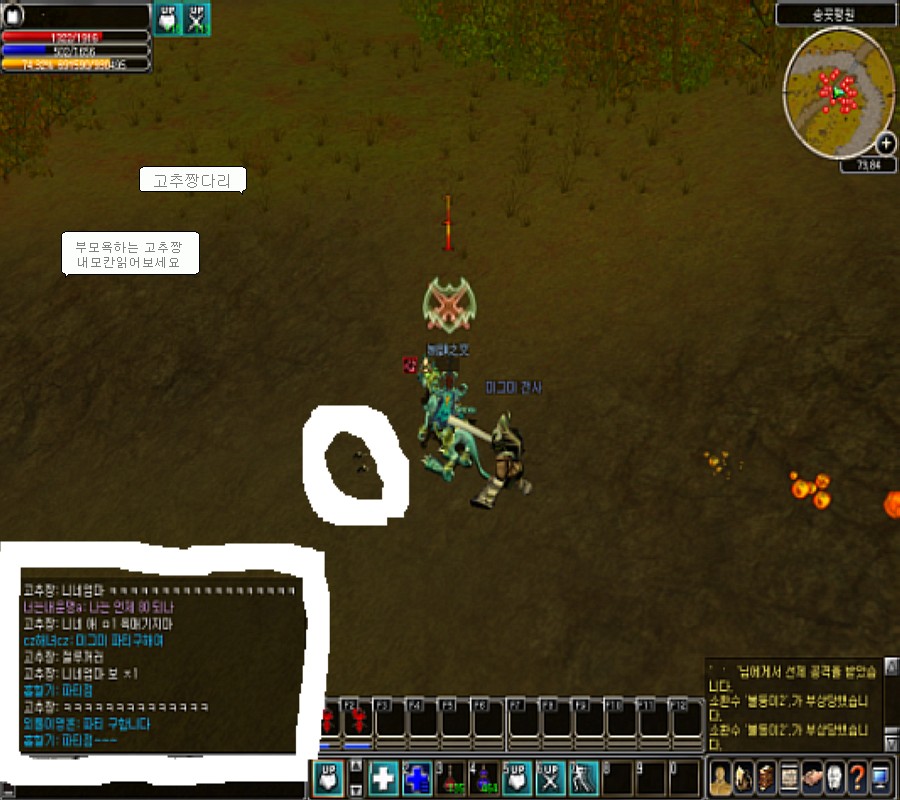The image size is (900, 800).
Task: Open system options via the monitor icon
Action: pyautogui.click(x=880, y=777)
